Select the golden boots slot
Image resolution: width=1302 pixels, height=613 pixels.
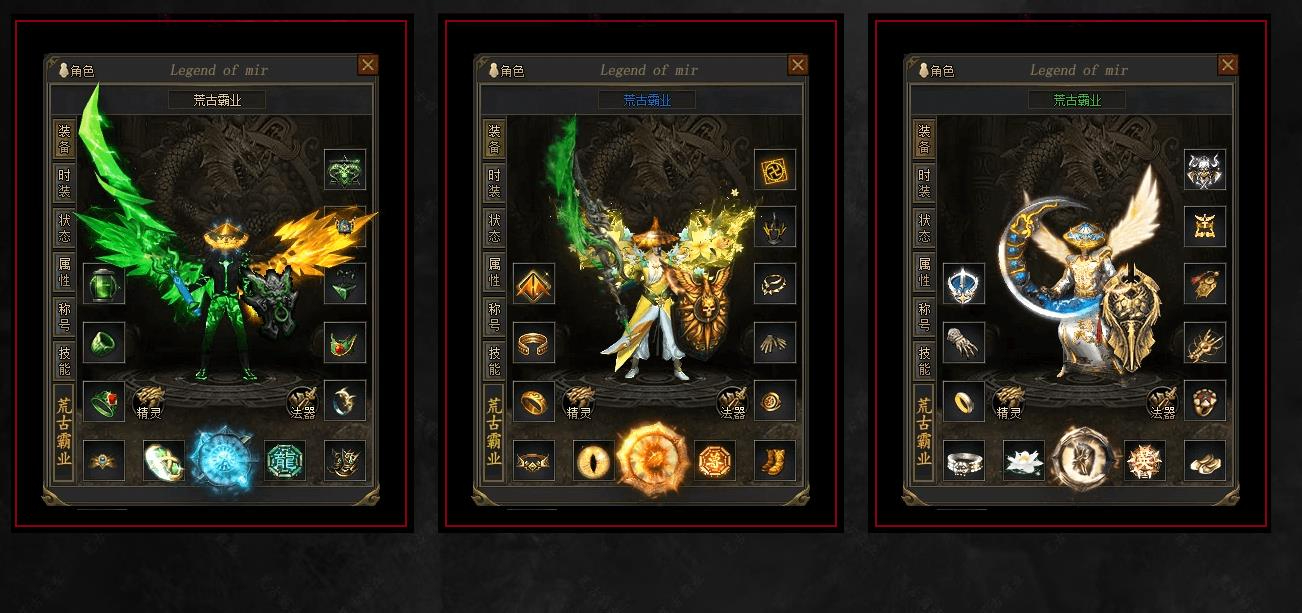coord(775,461)
